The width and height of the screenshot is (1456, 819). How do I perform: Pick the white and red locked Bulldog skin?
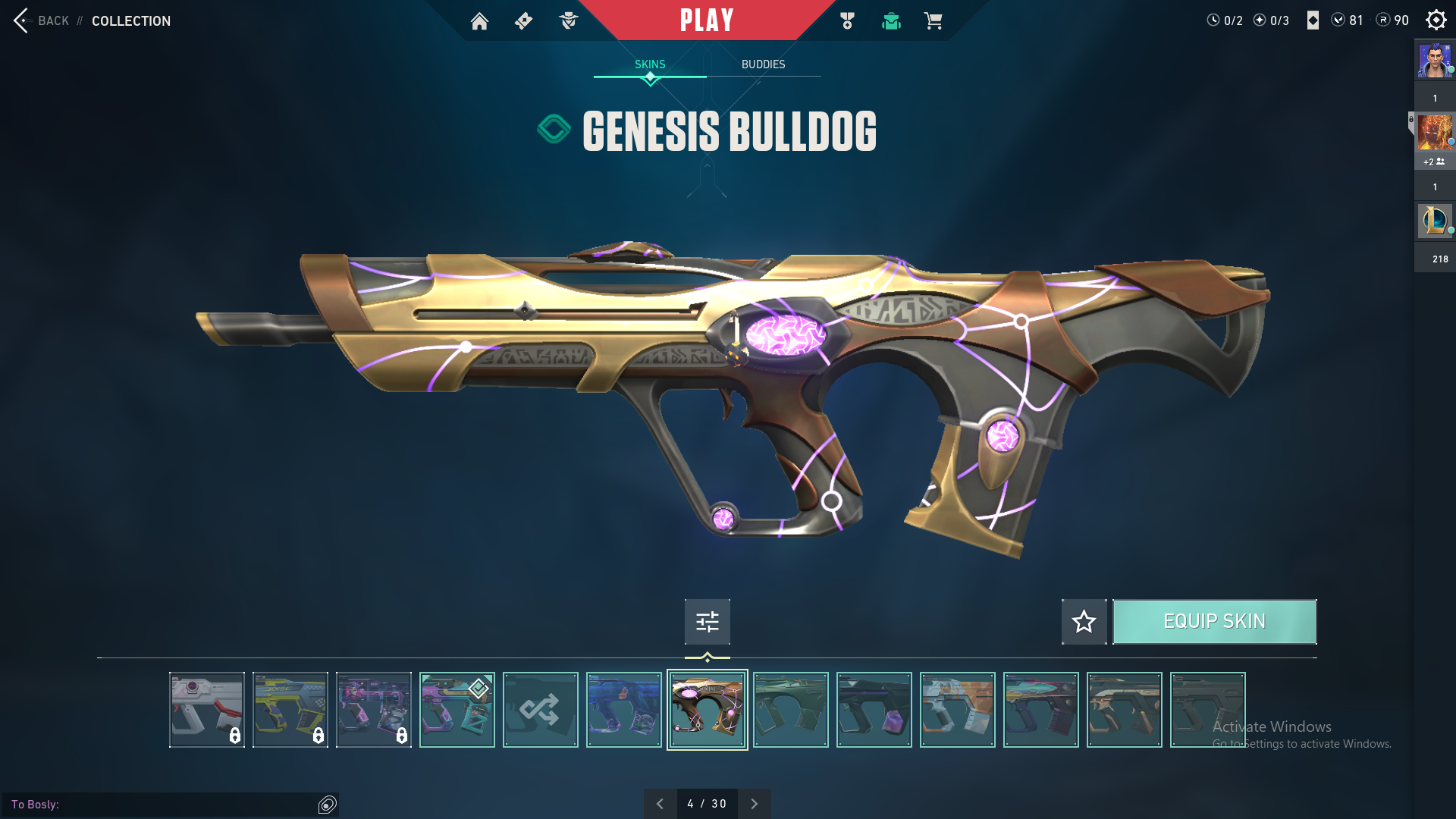206,710
